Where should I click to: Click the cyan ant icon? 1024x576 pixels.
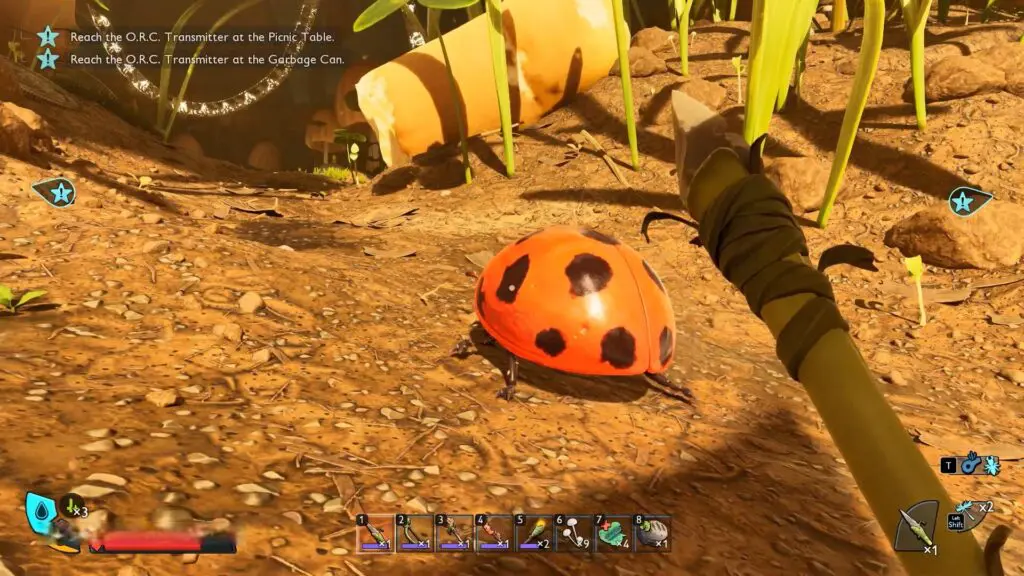[990, 465]
